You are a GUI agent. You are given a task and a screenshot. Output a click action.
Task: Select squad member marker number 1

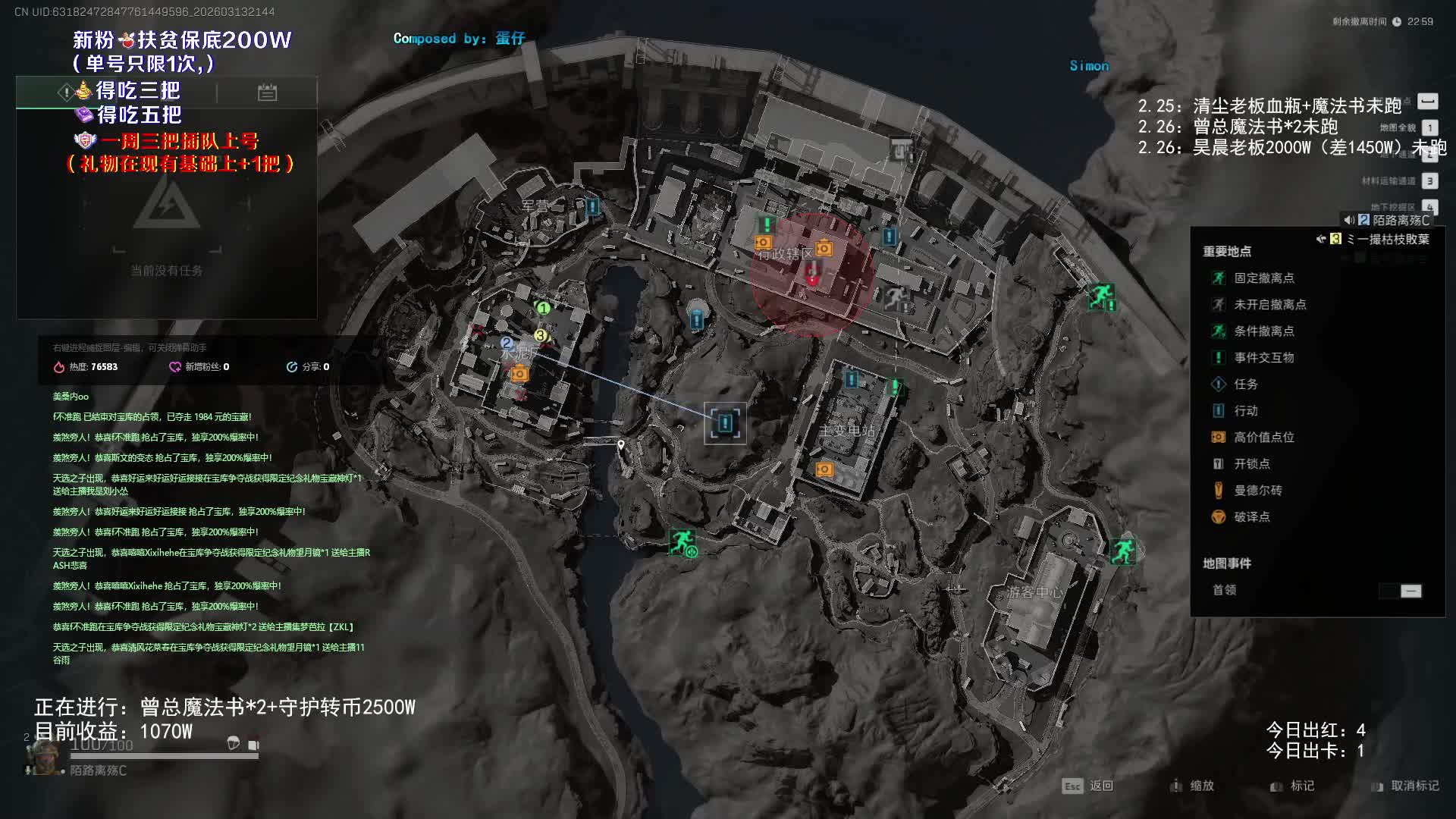tap(543, 308)
